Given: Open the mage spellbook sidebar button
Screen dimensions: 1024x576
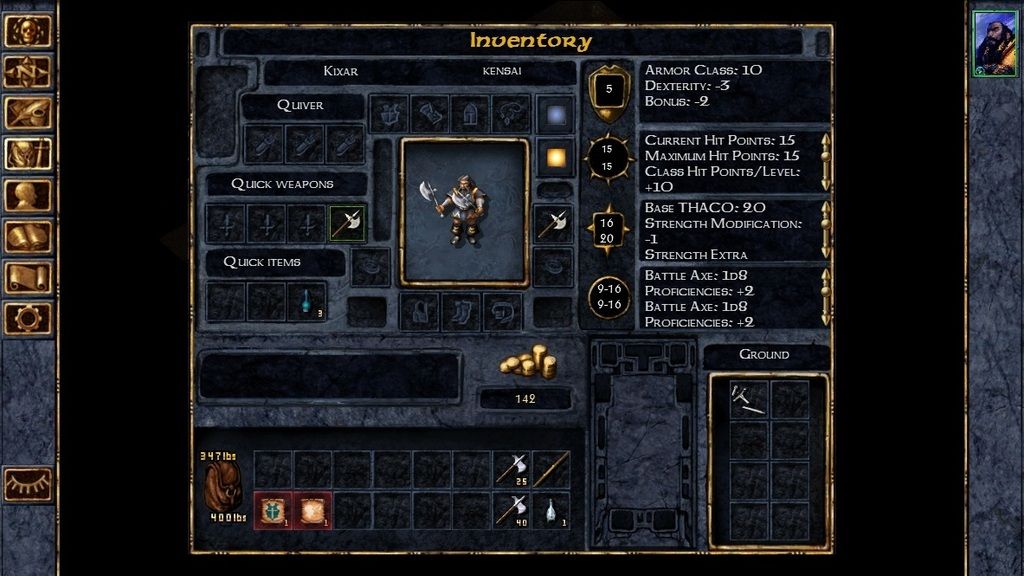Looking at the screenshot, I should pos(28,236).
